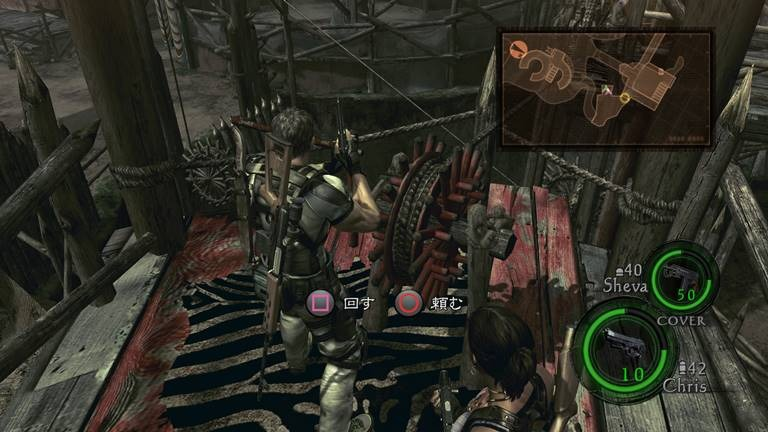This screenshot has width=768, height=432.
Task: Select Sheva's handgun weapon icon
Action: (x=683, y=276)
